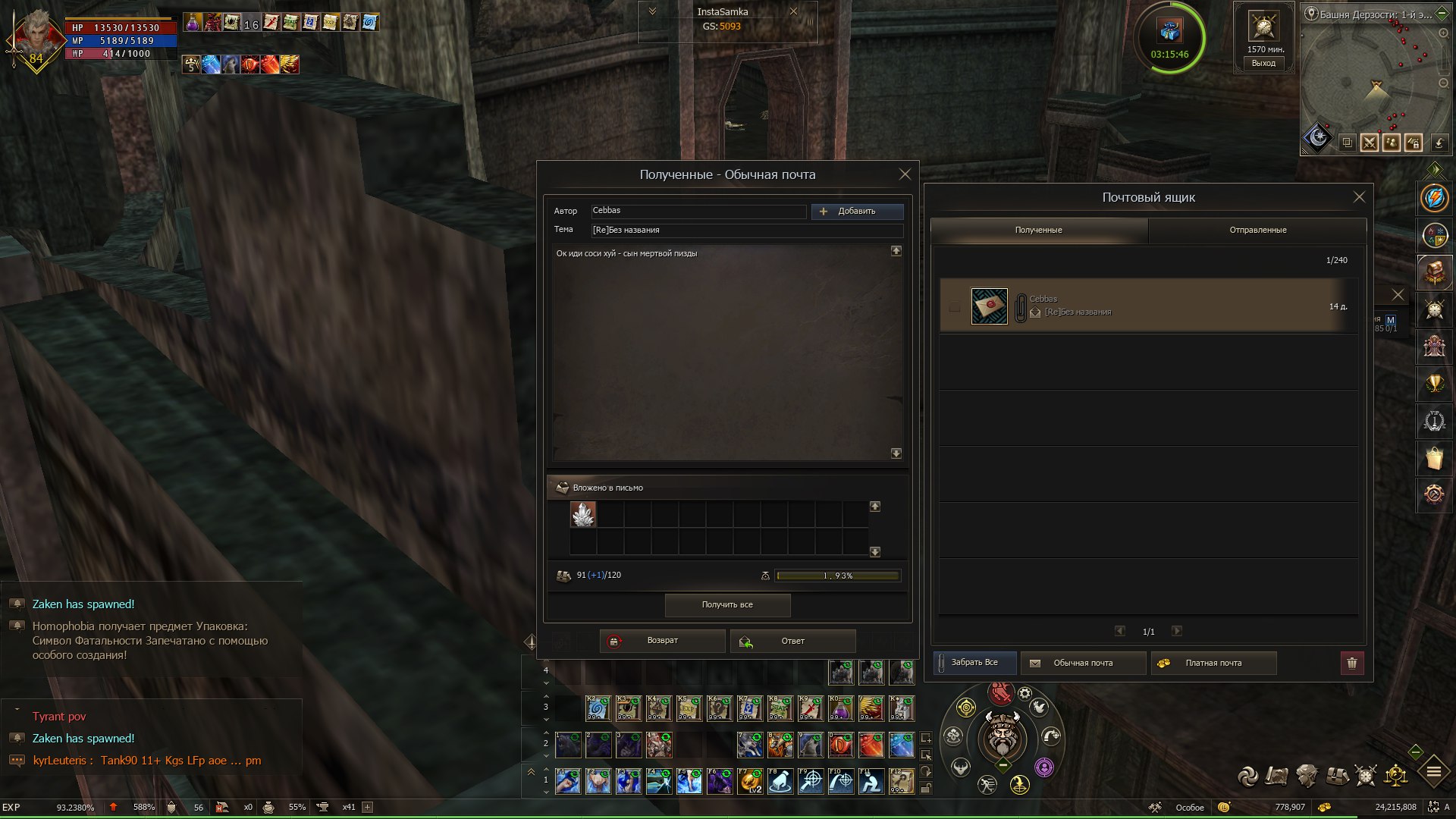Click the Ответ reply button
This screenshot has width=1456, height=819.
pyautogui.click(x=792, y=642)
